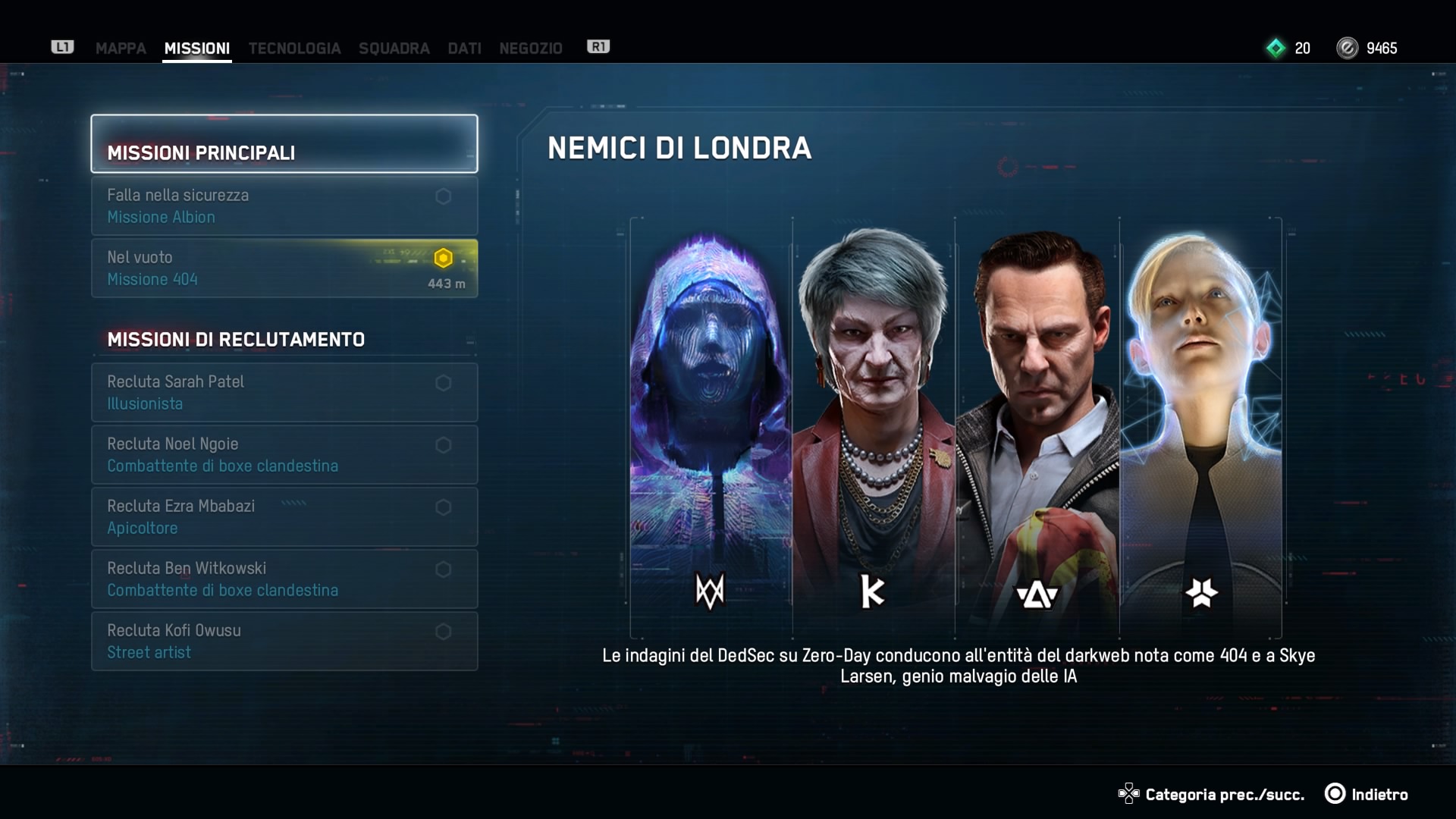The image size is (1456, 819).
Task: Open the NEGOZIO tab
Action: [530, 48]
